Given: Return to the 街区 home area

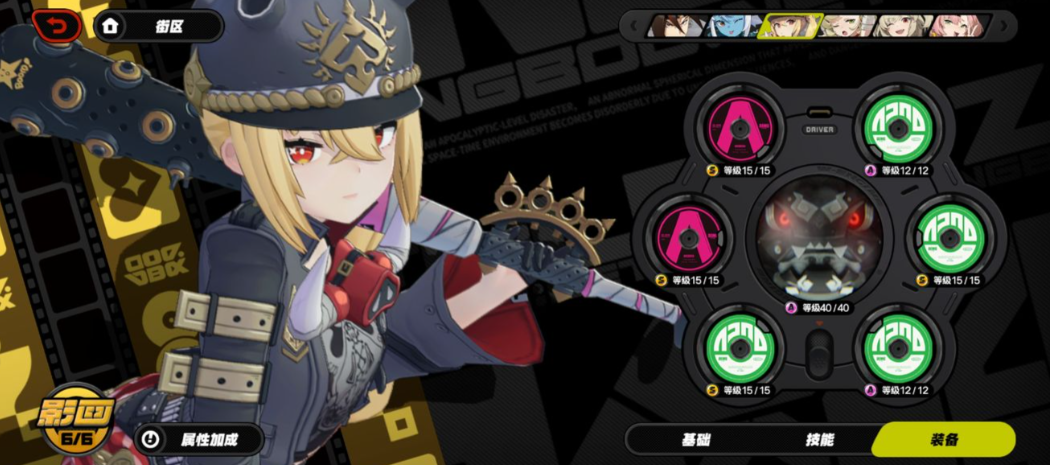Looking at the screenshot, I should [158, 26].
